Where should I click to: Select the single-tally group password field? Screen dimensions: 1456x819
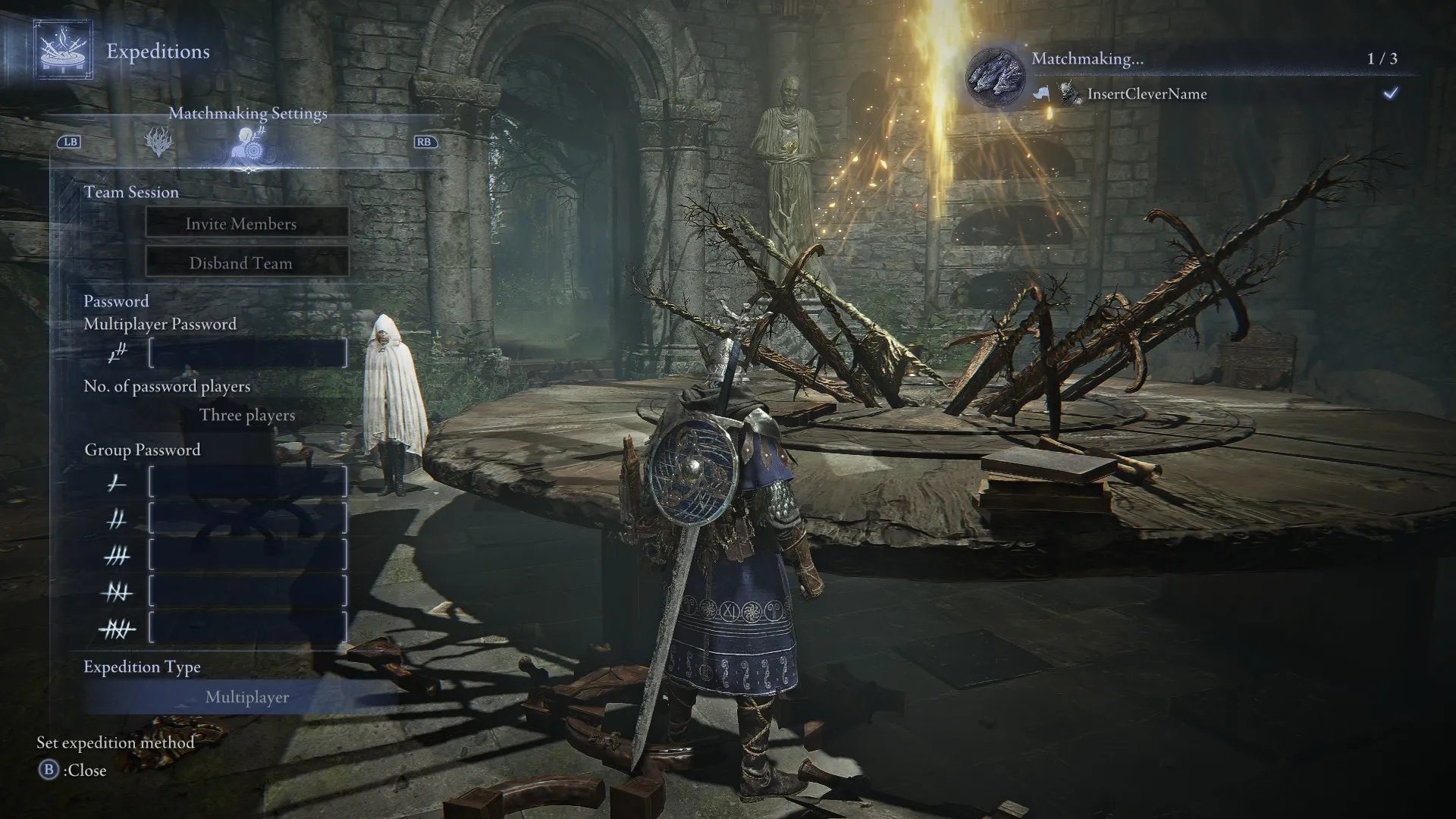pyautogui.click(x=248, y=482)
